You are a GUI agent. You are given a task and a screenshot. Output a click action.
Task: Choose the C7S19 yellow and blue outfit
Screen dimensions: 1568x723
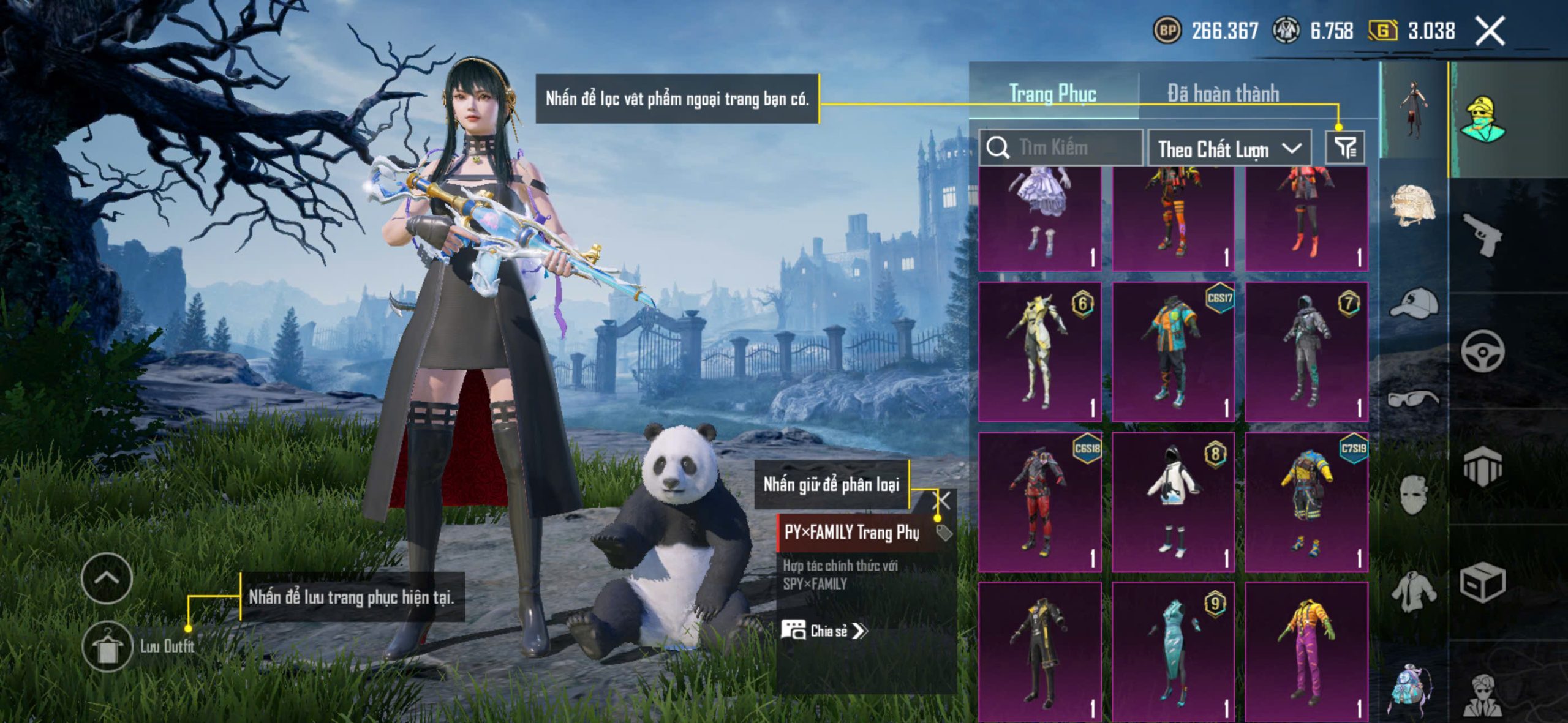pyautogui.click(x=1306, y=502)
